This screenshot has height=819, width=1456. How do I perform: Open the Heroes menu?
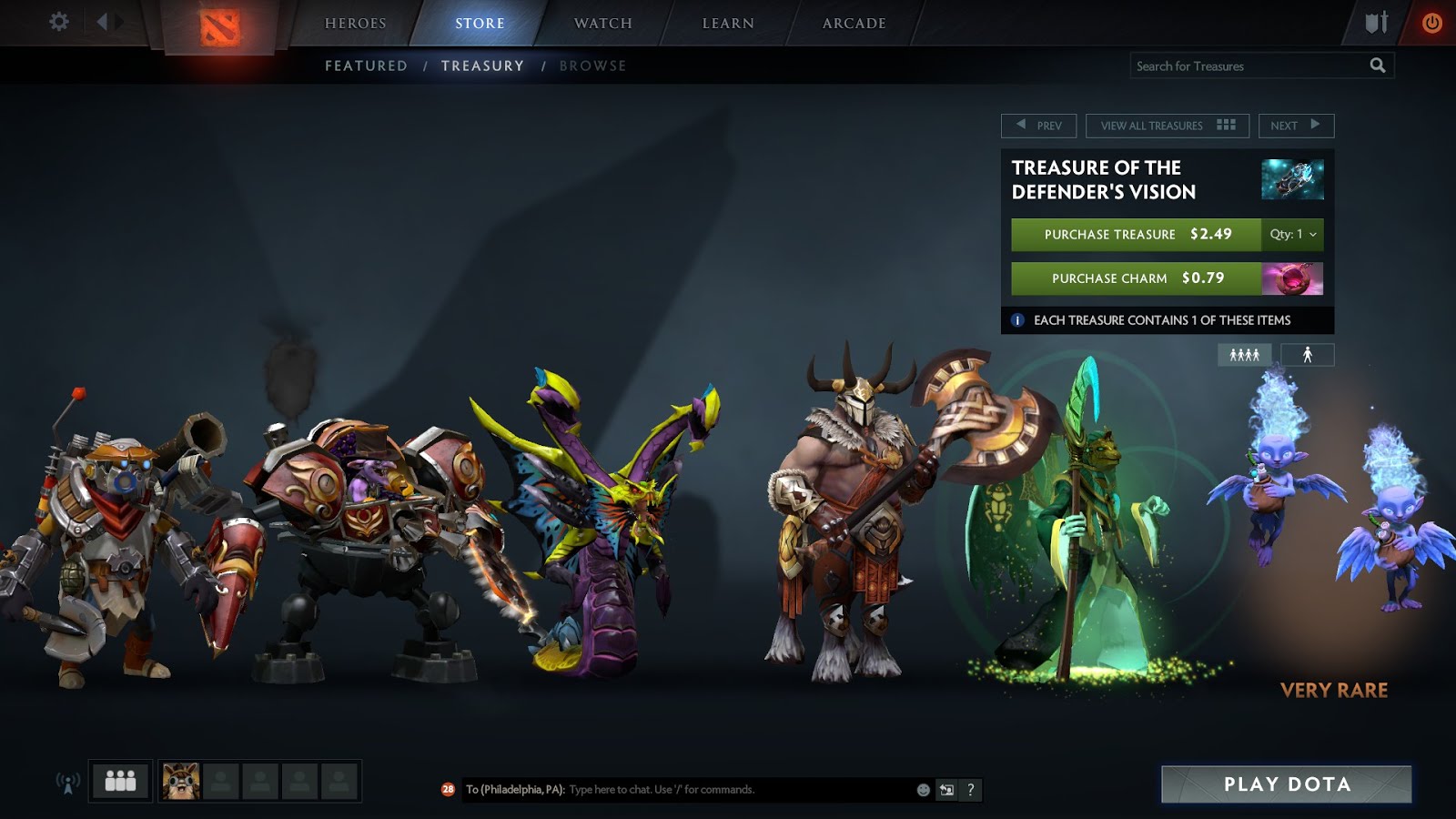tap(355, 24)
